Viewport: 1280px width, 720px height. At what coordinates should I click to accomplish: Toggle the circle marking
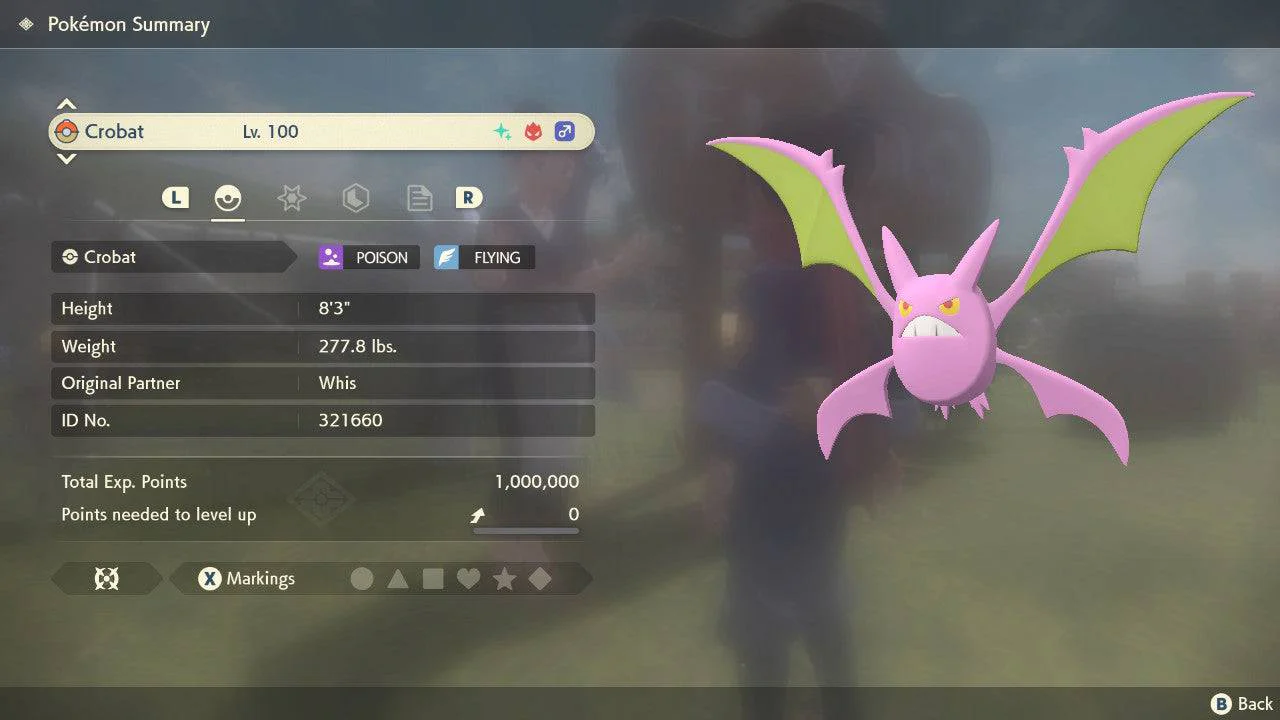coord(362,579)
